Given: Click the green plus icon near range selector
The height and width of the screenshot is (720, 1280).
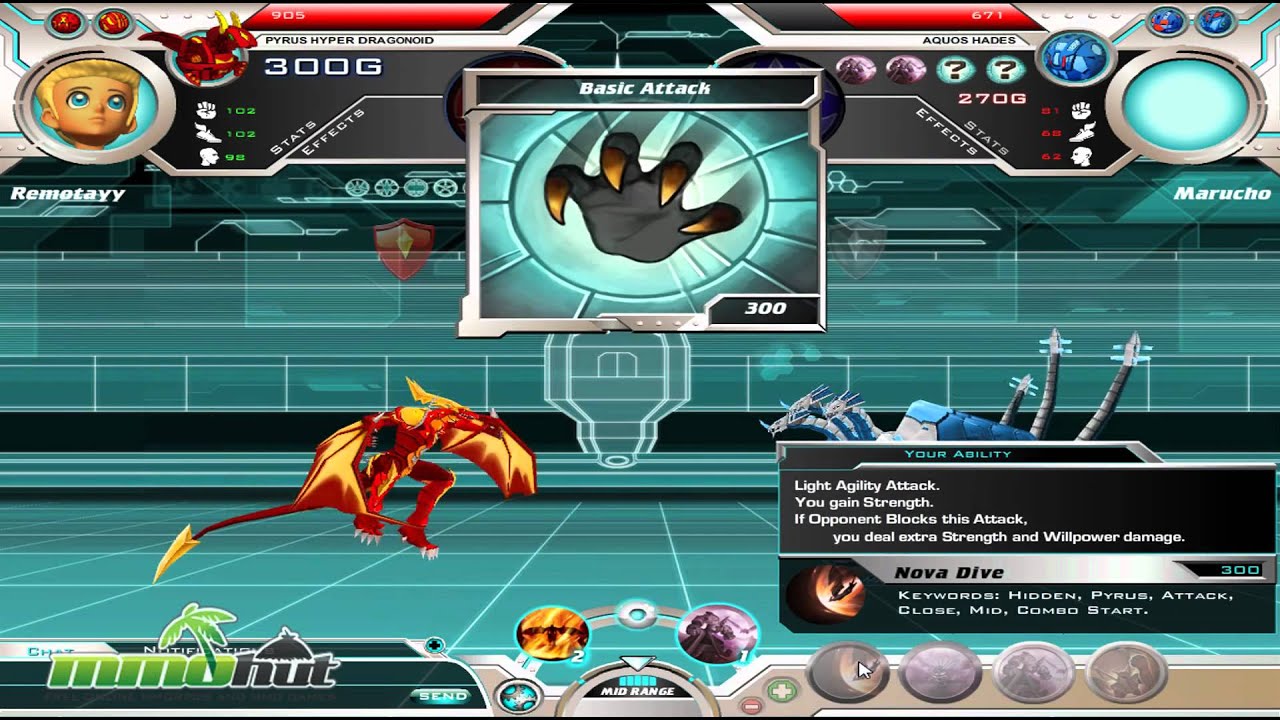Looking at the screenshot, I should coord(780,690).
